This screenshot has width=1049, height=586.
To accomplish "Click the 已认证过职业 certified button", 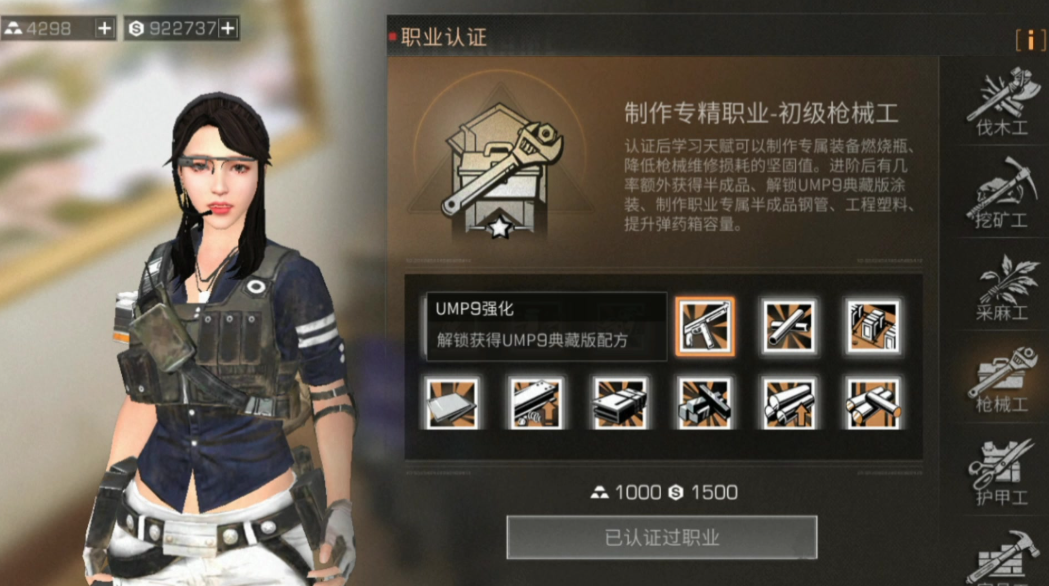I will tap(661, 537).
